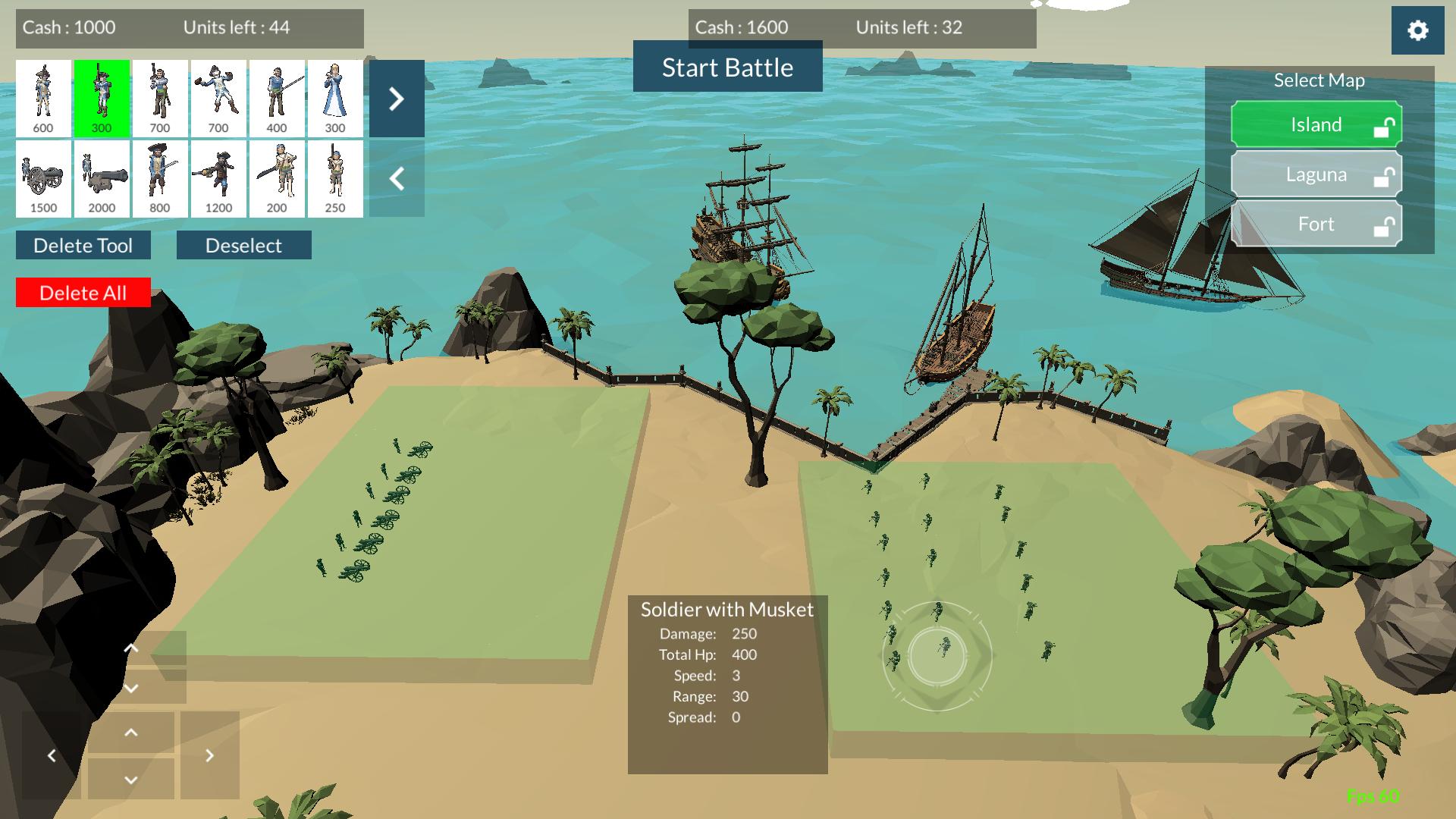Go back with the left chevron arrow
The width and height of the screenshot is (1456, 819).
pos(395,178)
